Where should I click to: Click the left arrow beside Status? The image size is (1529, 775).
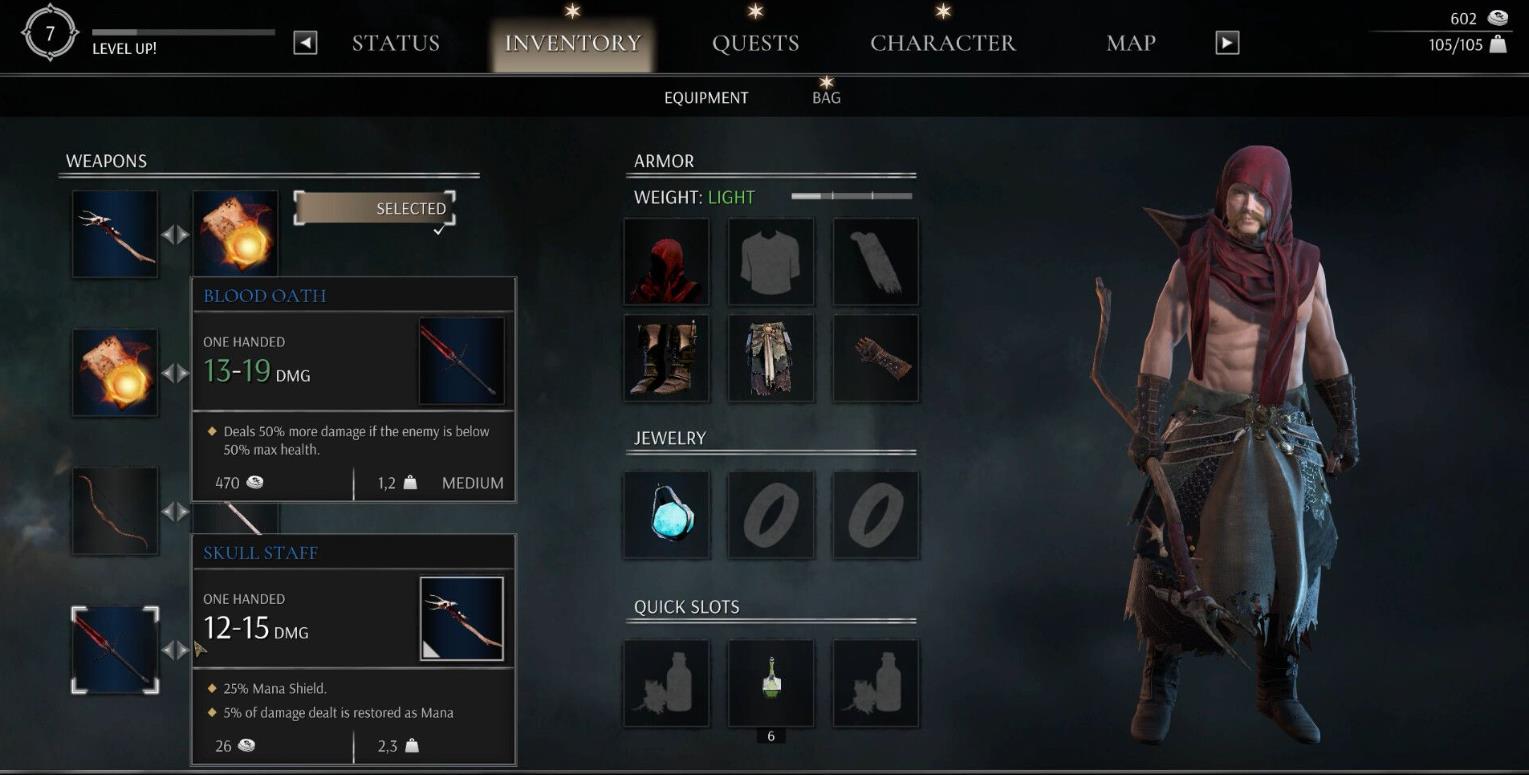pyautogui.click(x=305, y=43)
